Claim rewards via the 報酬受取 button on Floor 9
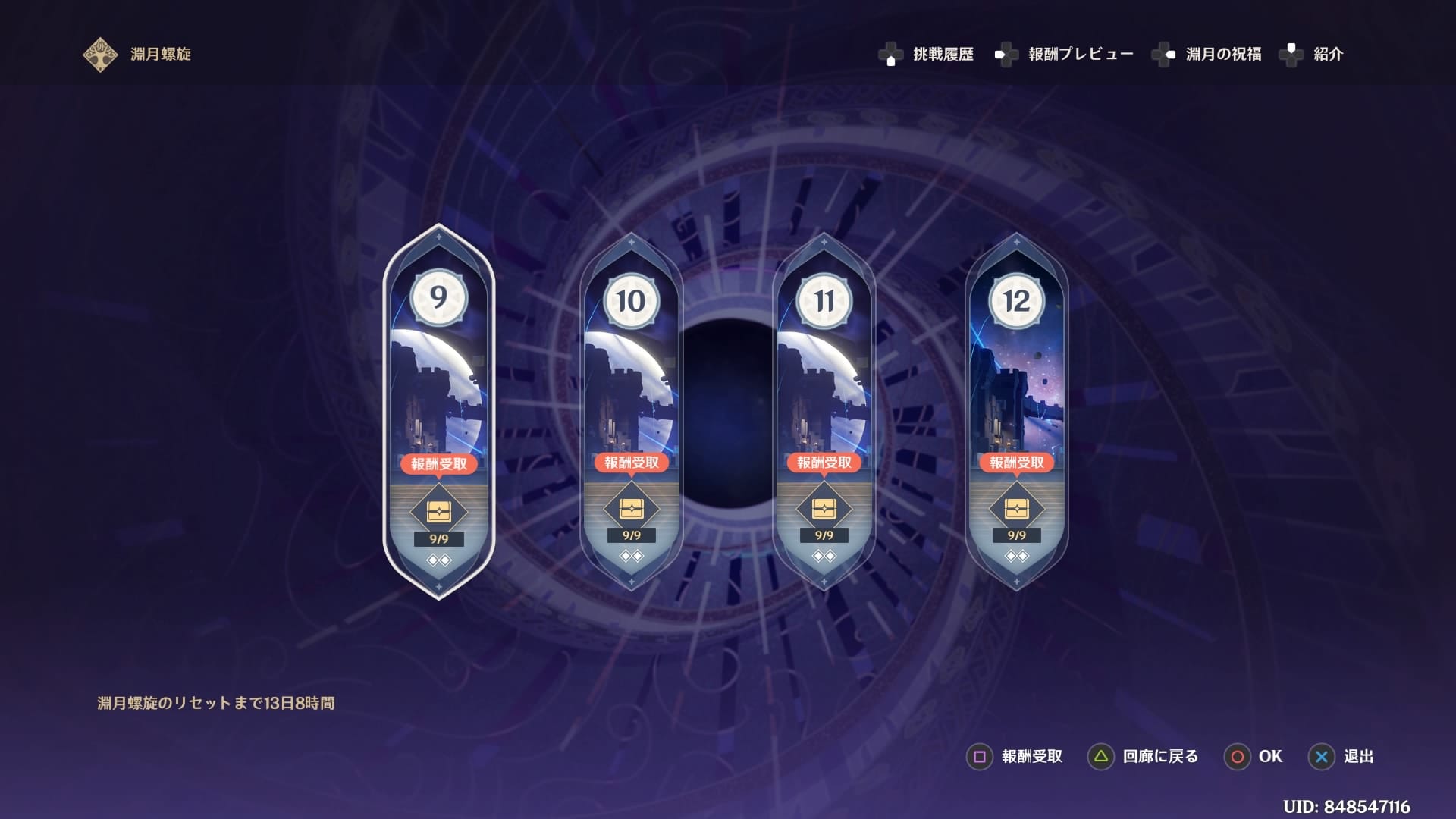 coord(438,463)
